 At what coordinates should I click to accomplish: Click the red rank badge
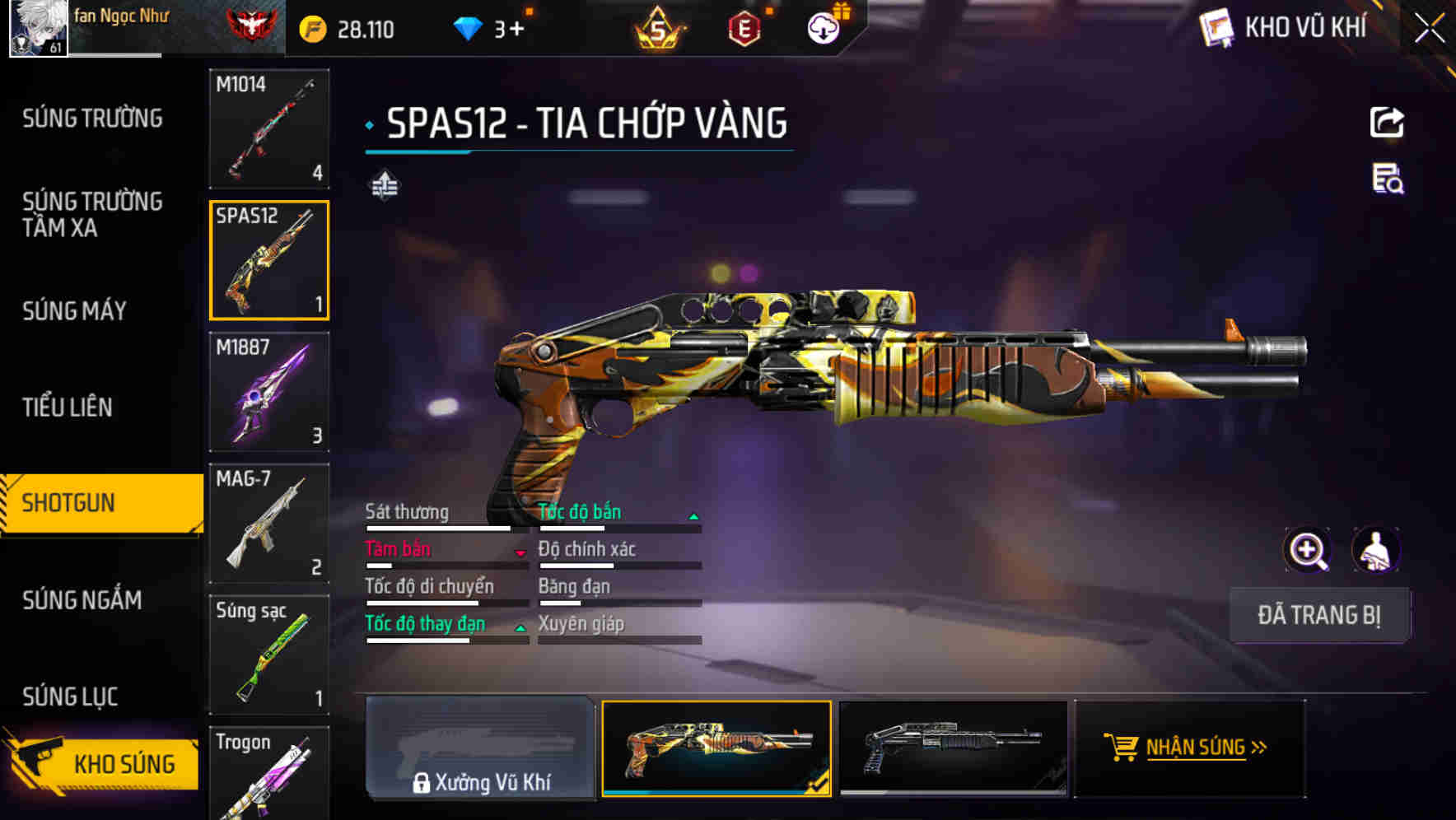pos(251,25)
